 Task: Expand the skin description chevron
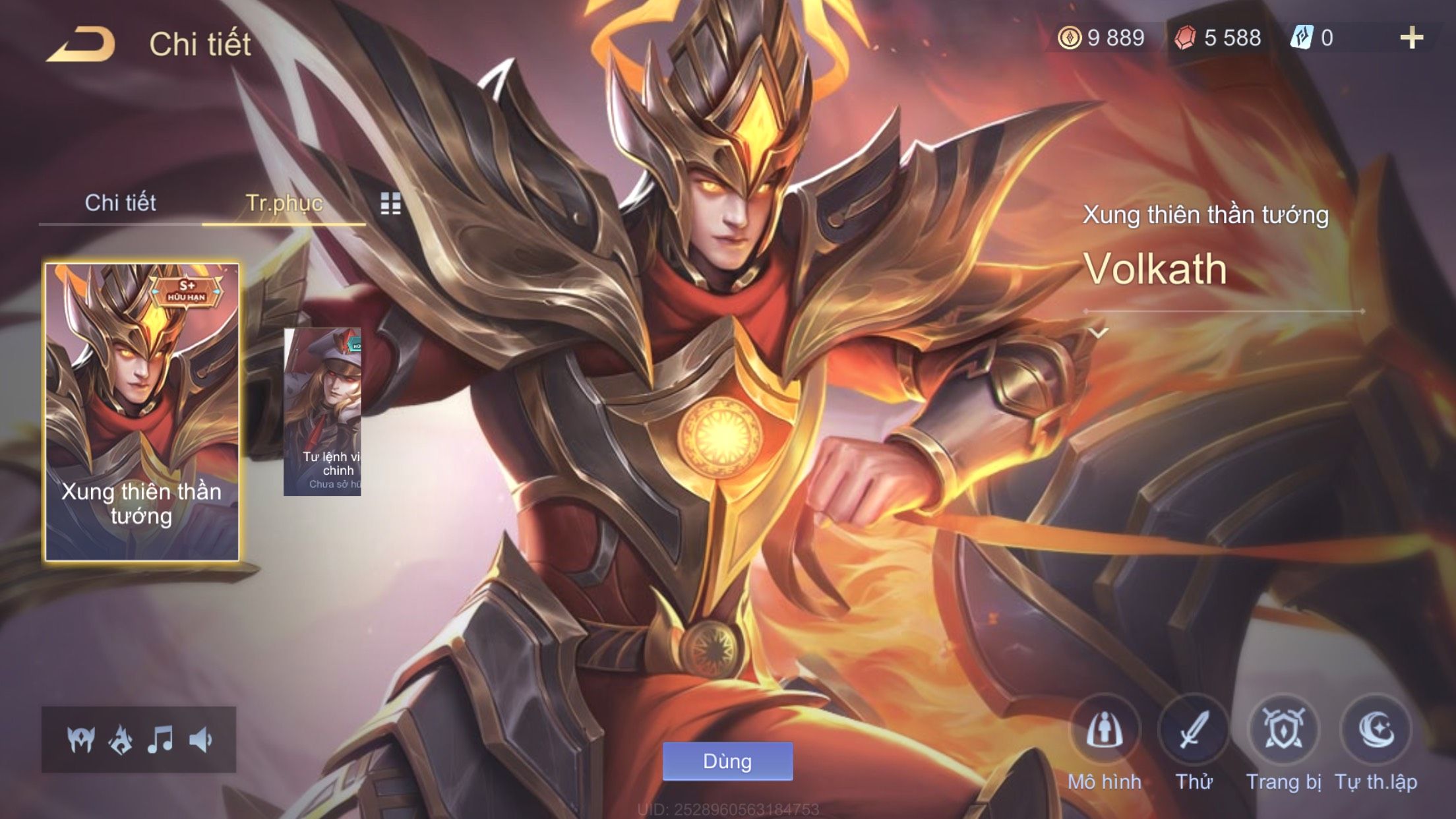coord(1099,333)
